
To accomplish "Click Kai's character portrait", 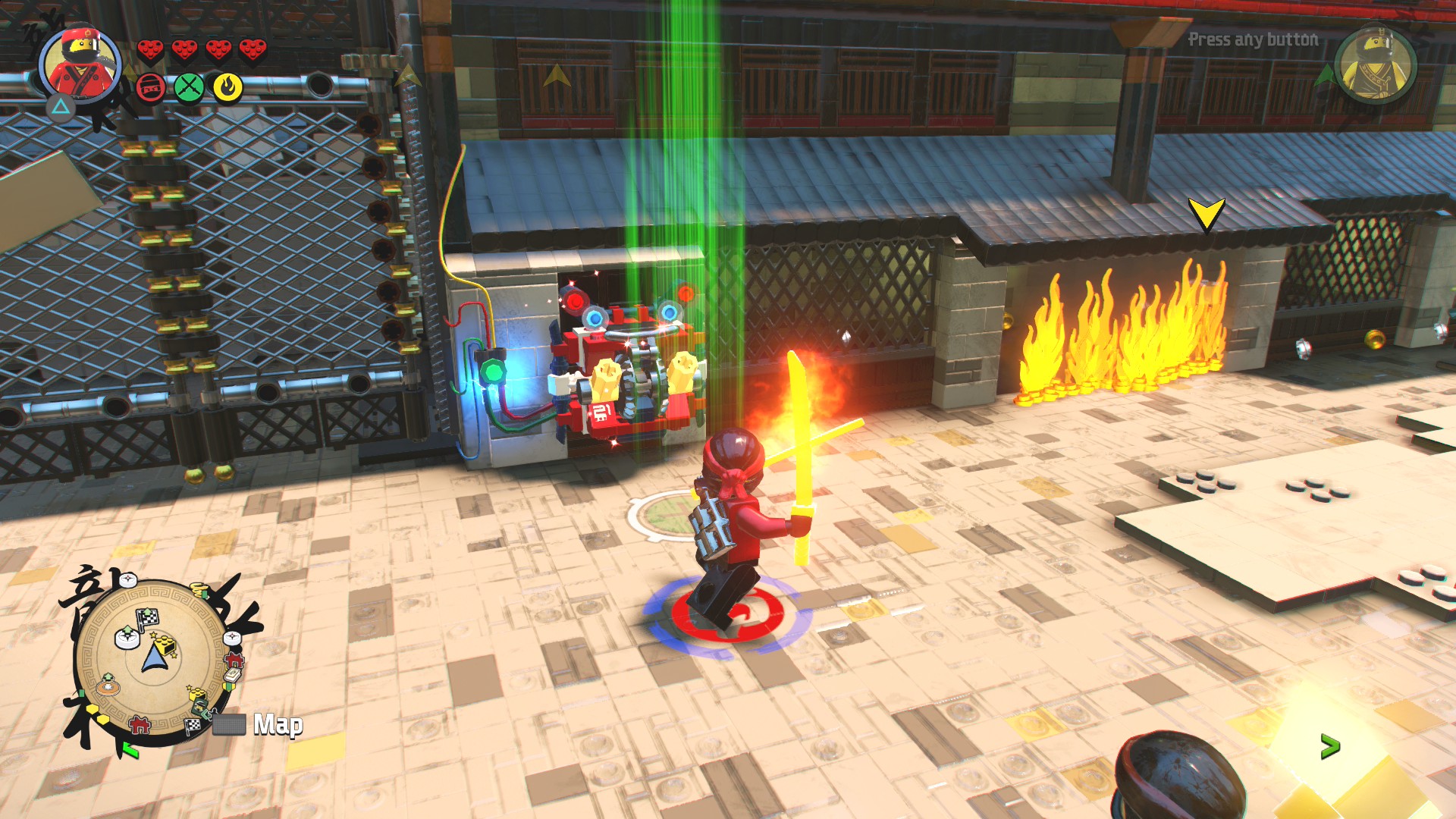I will [x=80, y=66].
